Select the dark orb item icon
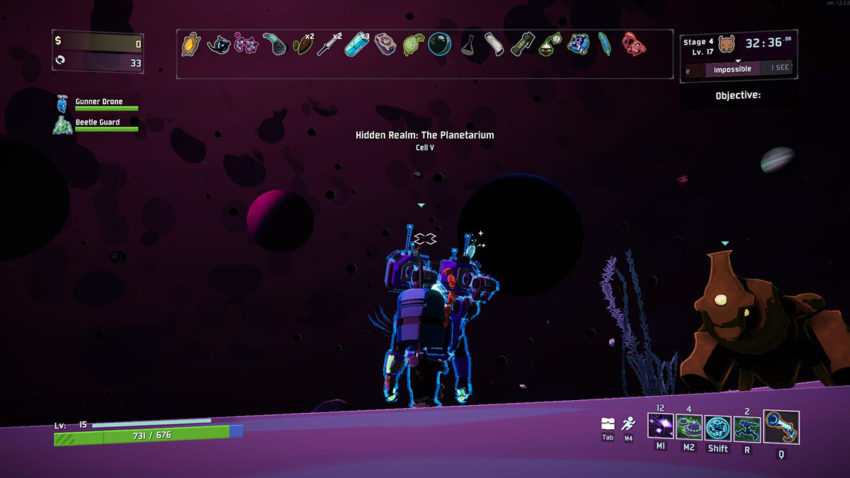Image resolution: width=850 pixels, height=478 pixels. [439, 45]
